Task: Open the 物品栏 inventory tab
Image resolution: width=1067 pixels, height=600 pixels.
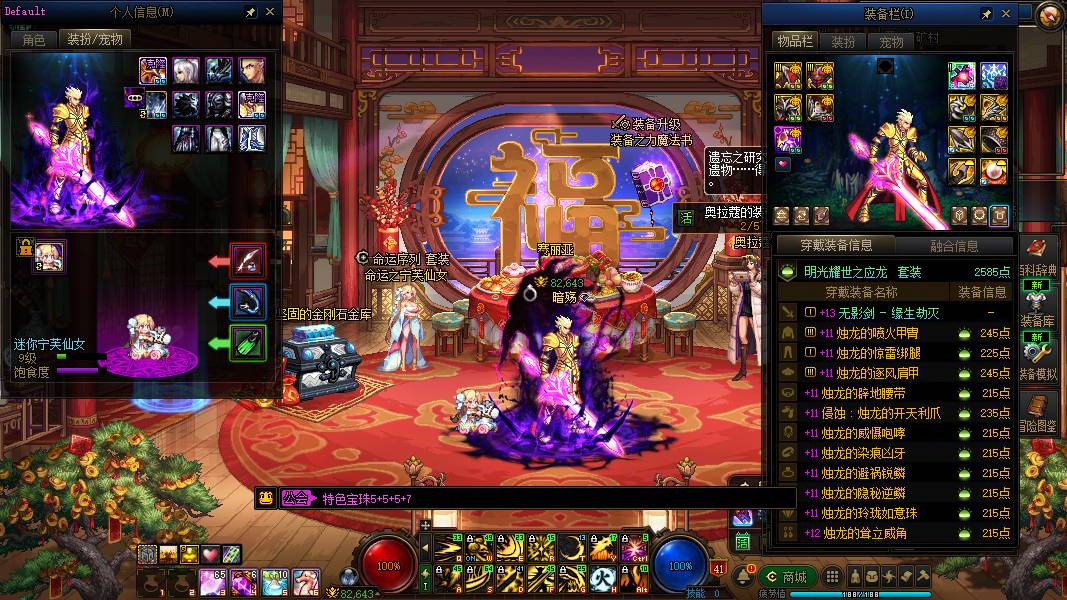Action: tap(795, 41)
